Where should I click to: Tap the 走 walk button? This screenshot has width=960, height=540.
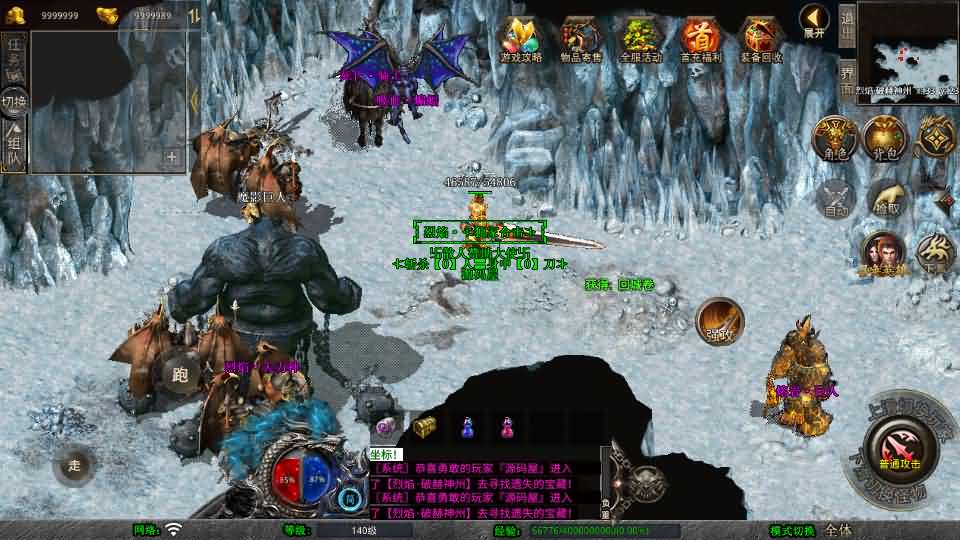tap(74, 465)
